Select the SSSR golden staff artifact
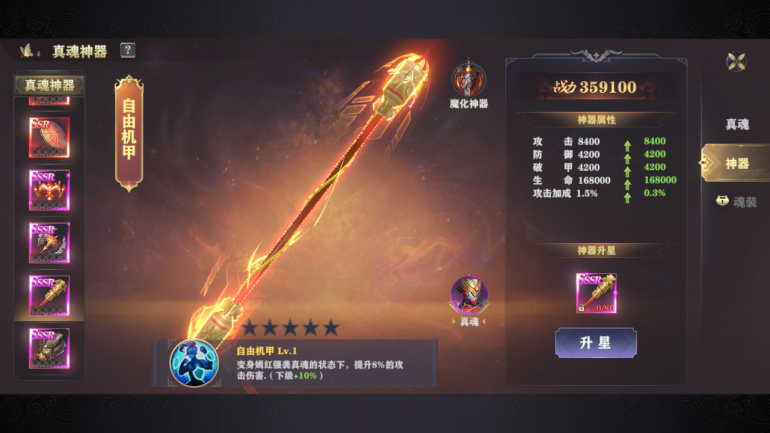770x433 pixels. [x=49, y=295]
